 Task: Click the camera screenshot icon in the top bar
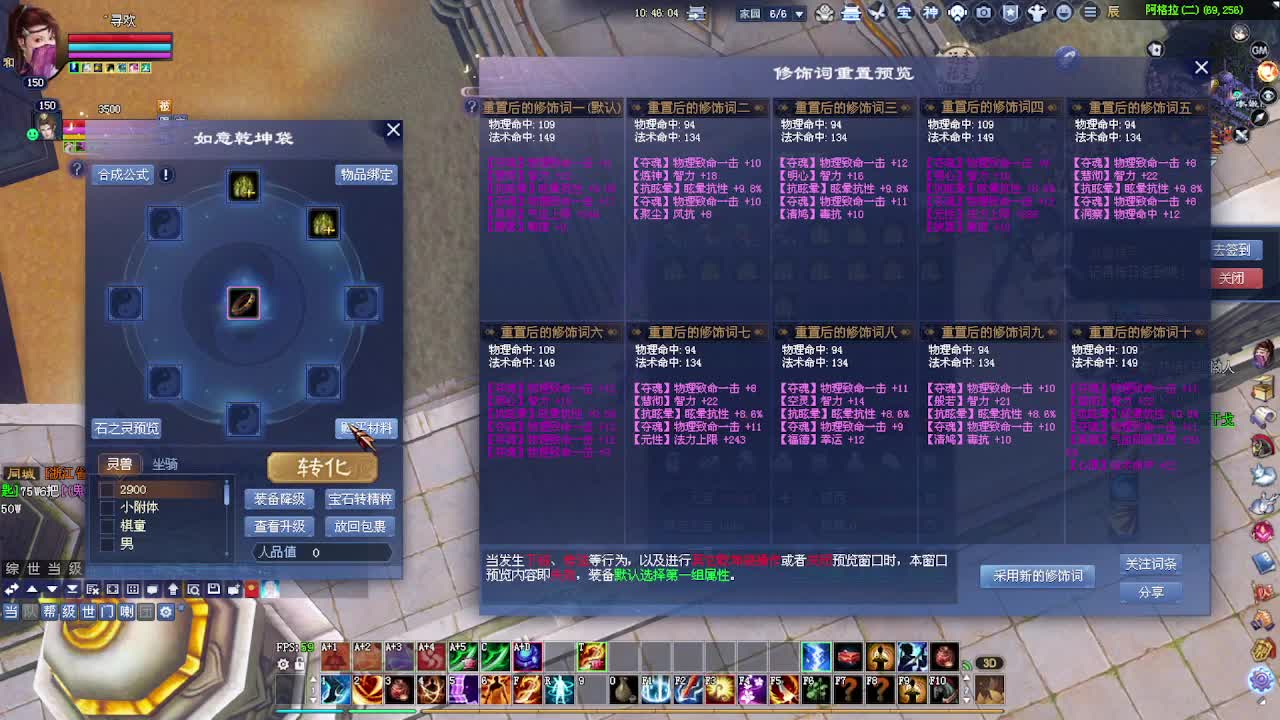point(983,12)
